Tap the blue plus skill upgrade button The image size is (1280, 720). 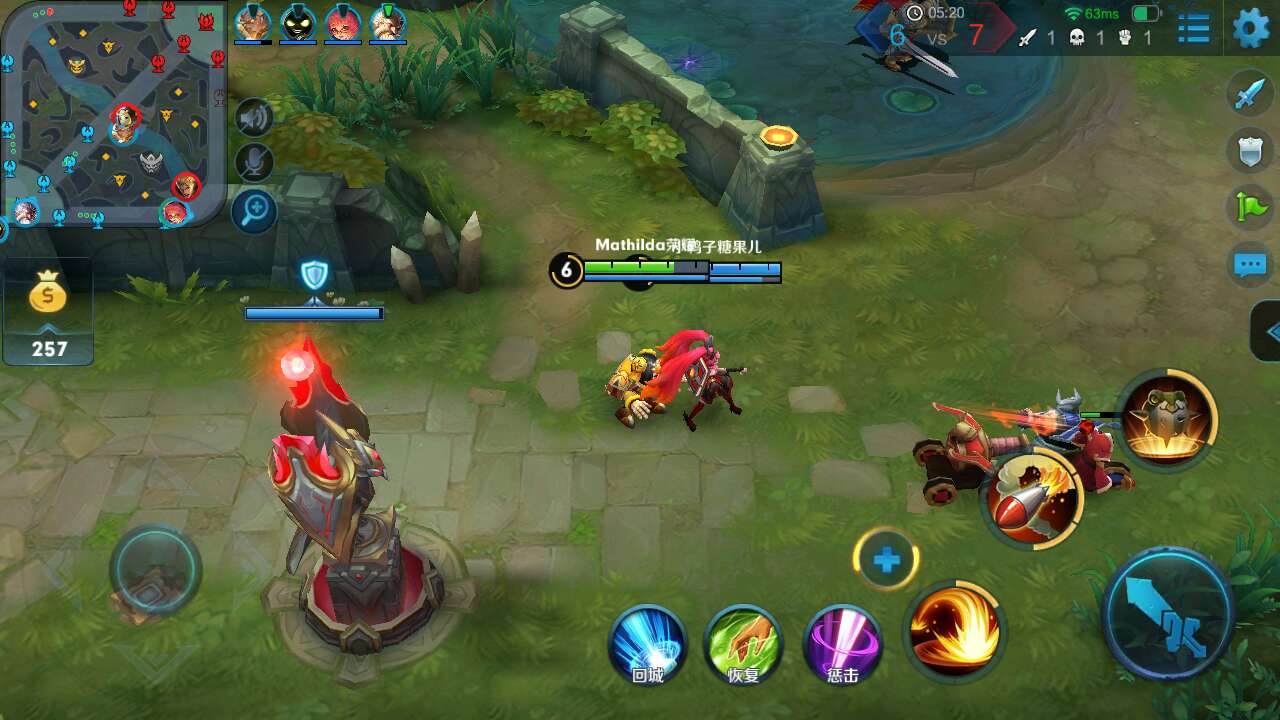886,561
